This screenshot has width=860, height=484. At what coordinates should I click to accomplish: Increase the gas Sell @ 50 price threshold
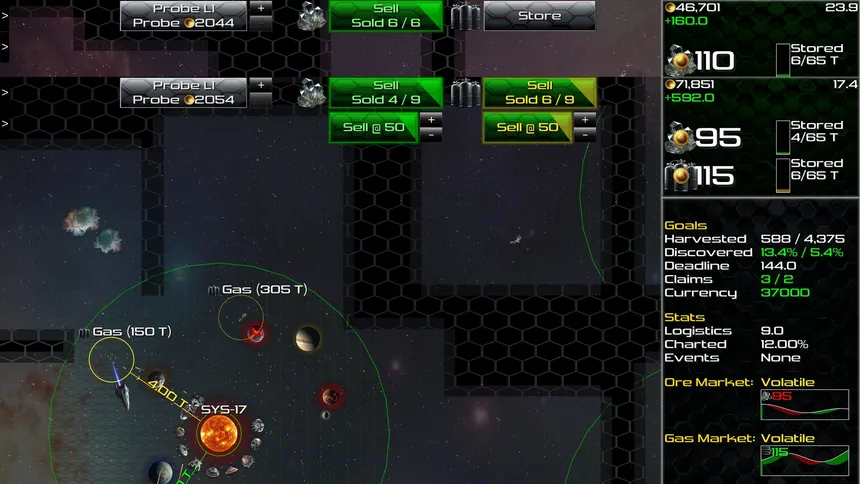pyautogui.click(x=584, y=119)
